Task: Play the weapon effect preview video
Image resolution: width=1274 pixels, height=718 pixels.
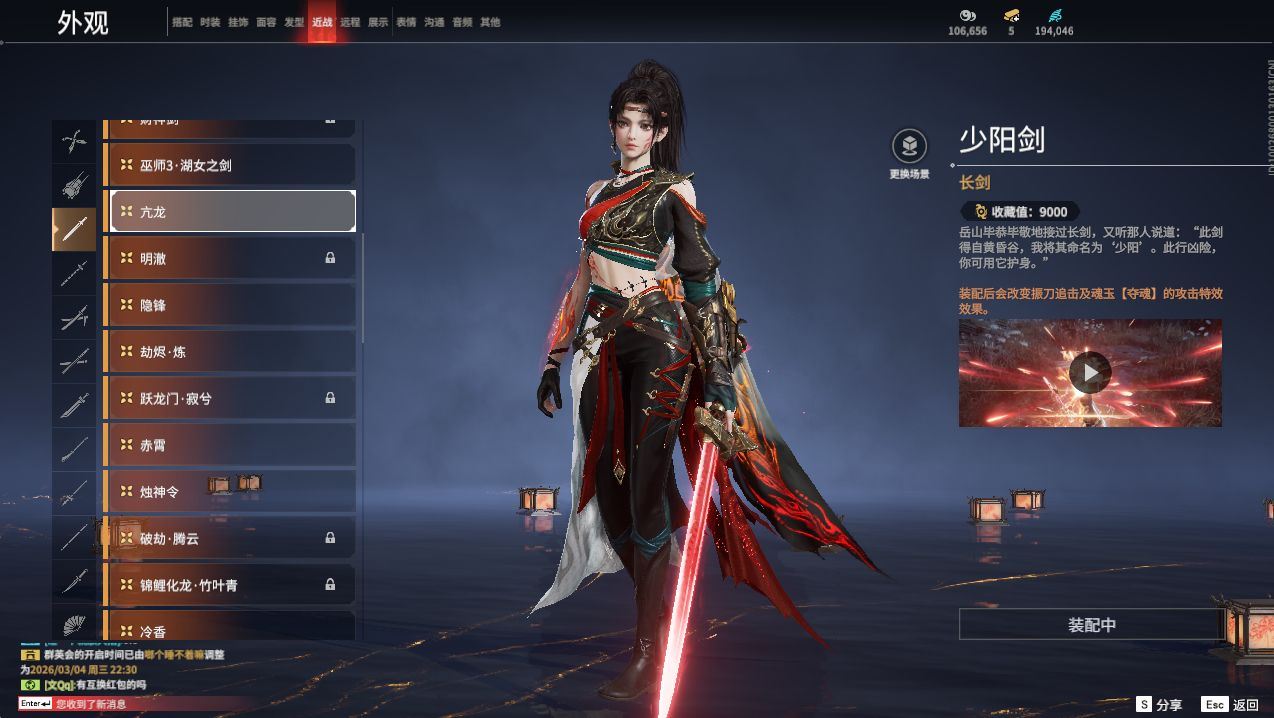Action: coord(1090,373)
